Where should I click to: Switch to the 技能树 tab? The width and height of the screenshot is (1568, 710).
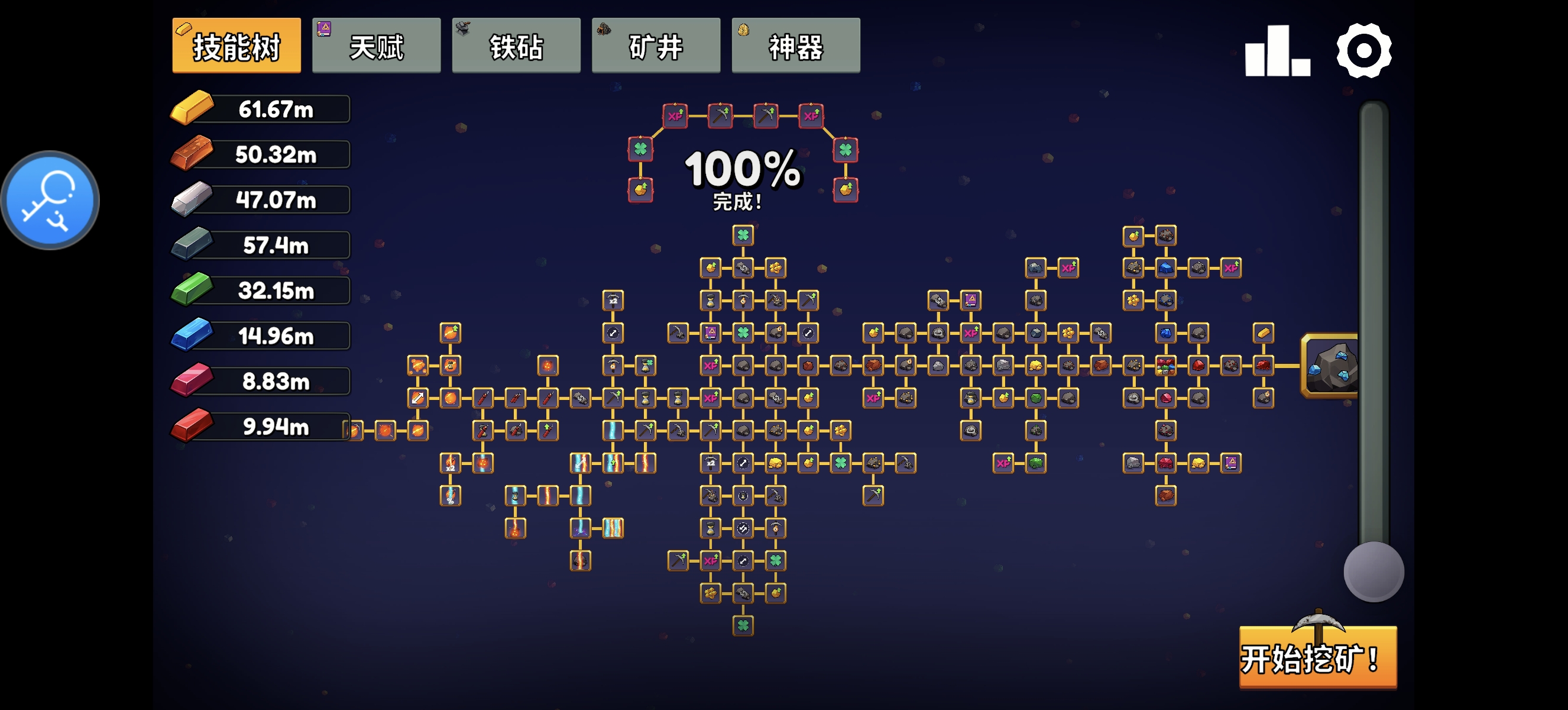pyautogui.click(x=236, y=46)
